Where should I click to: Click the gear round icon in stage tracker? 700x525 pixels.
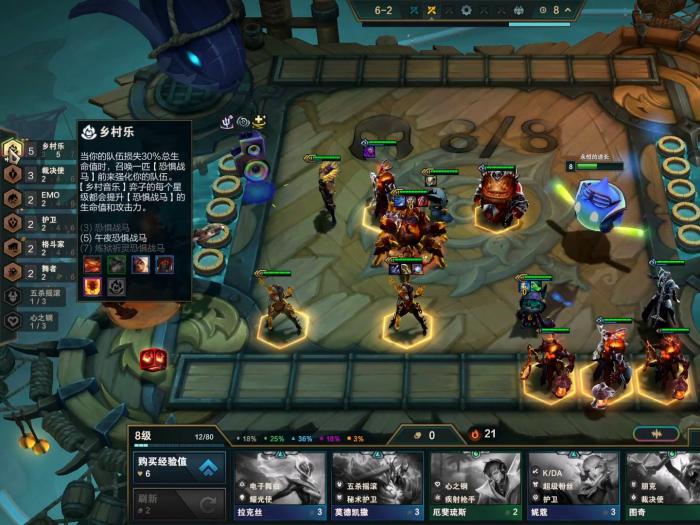coord(465,11)
